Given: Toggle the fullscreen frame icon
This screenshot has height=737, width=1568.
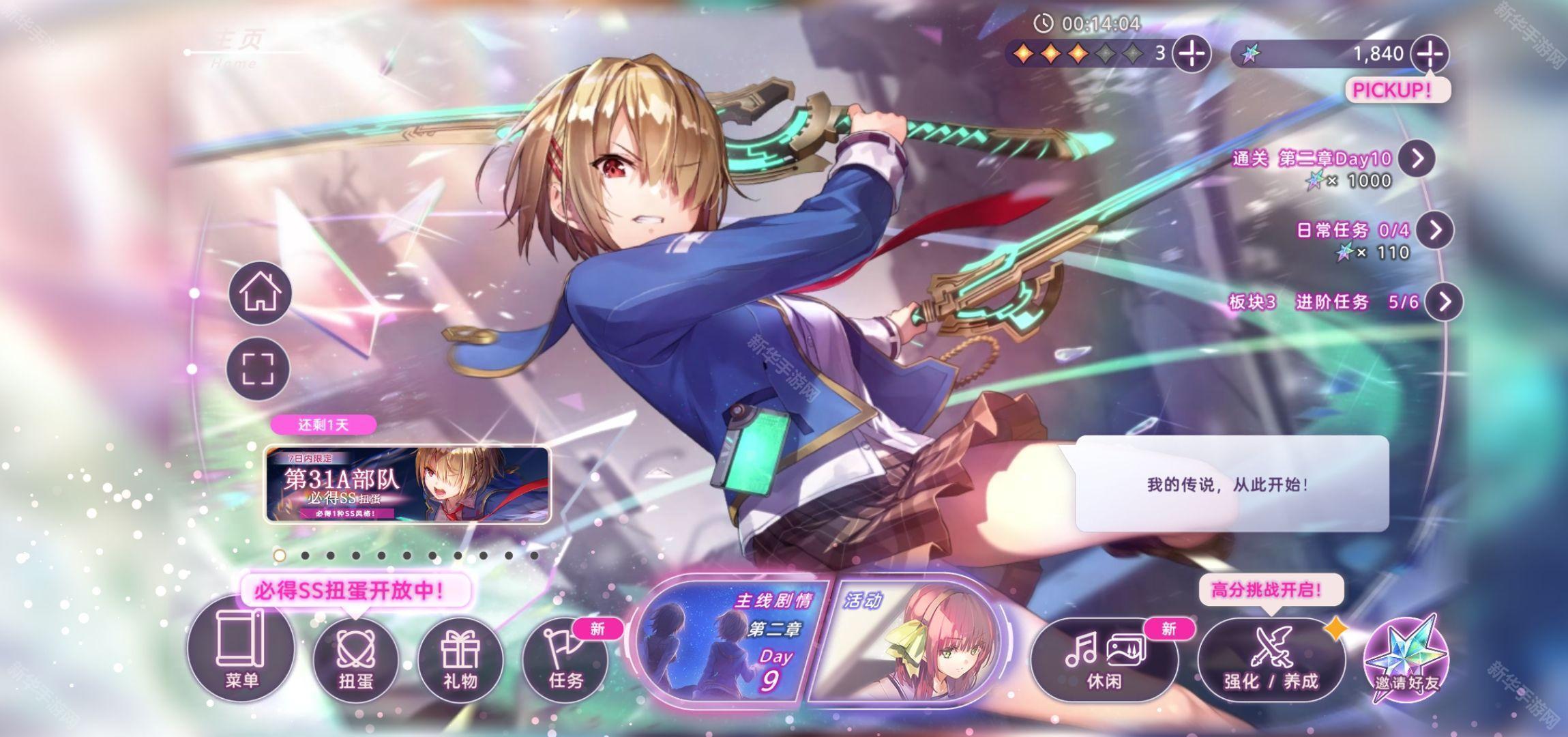Looking at the screenshot, I should (x=258, y=369).
